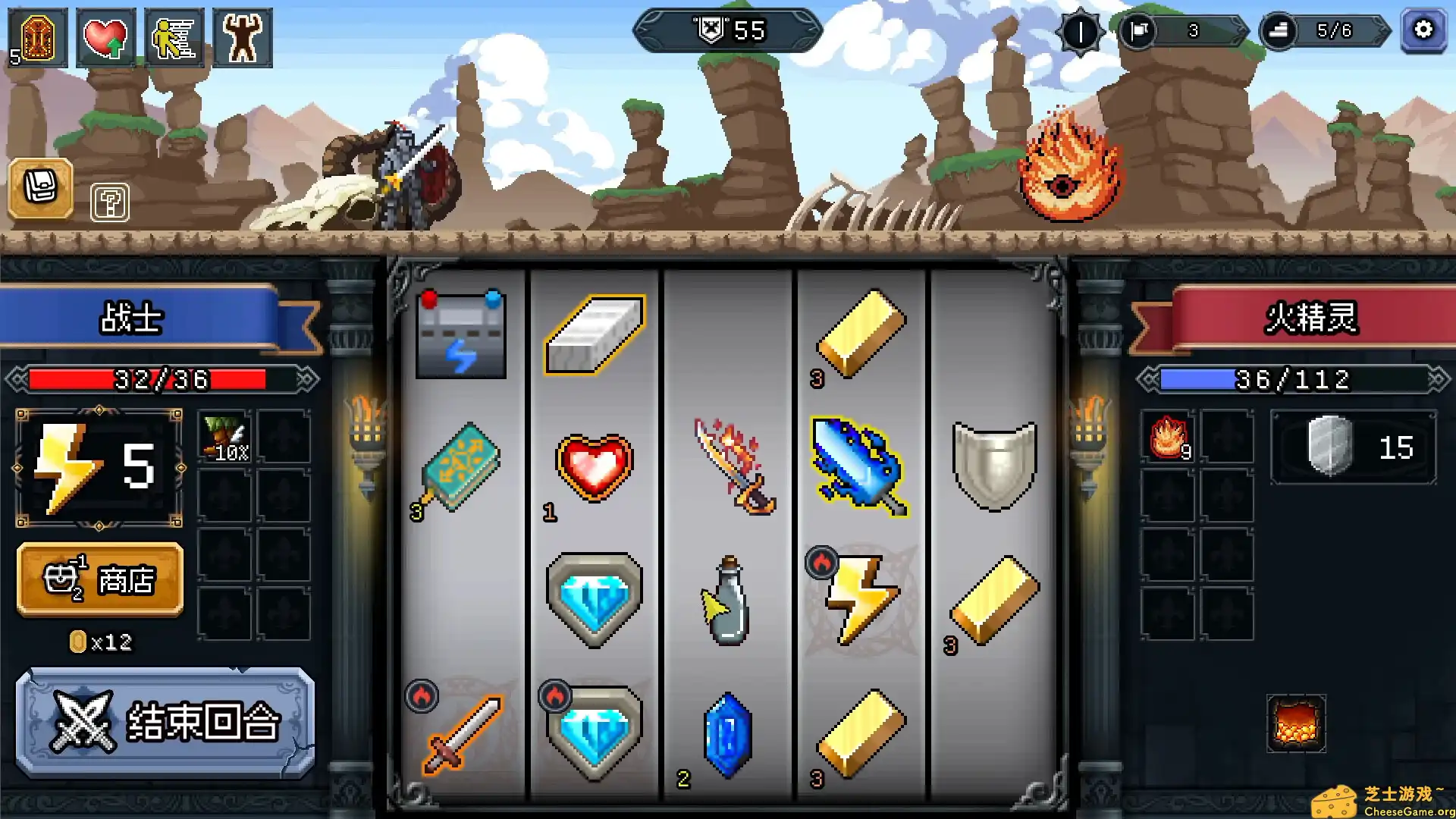1456x819 pixels.
Task: Open the backpack inventory icon
Action: coord(41,189)
